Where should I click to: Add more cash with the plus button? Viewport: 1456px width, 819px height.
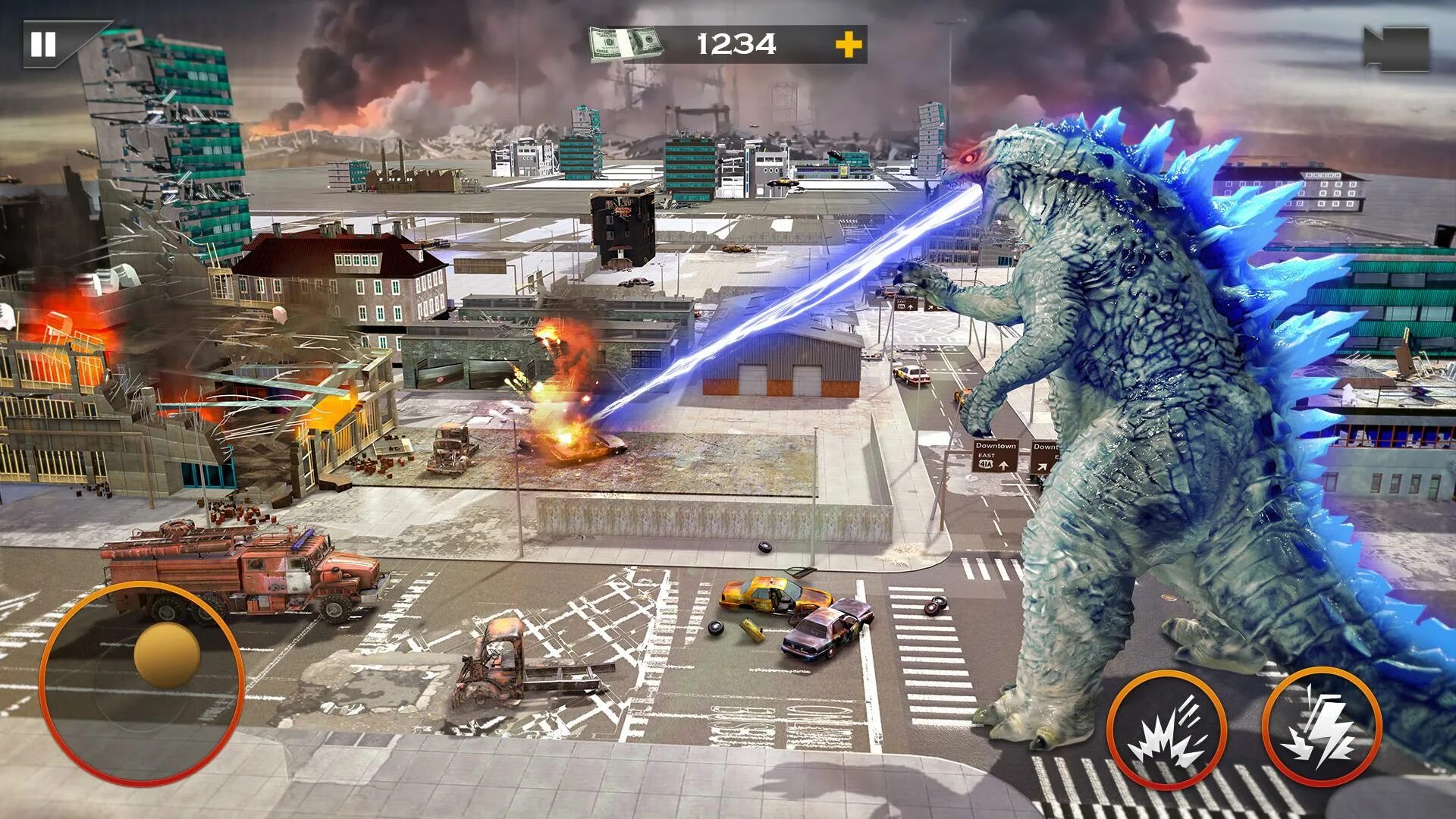tap(849, 45)
